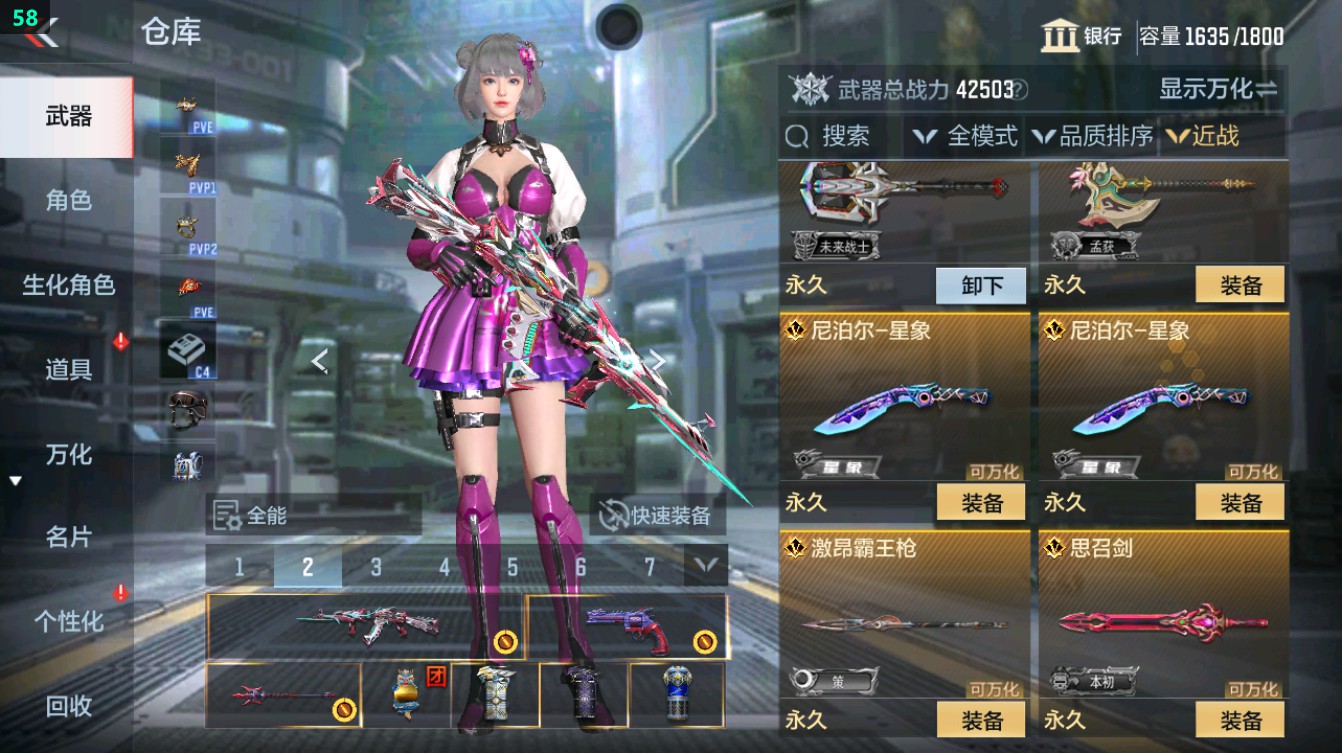Rotate character with the right arrow
The image size is (1342, 753).
pyautogui.click(x=658, y=361)
